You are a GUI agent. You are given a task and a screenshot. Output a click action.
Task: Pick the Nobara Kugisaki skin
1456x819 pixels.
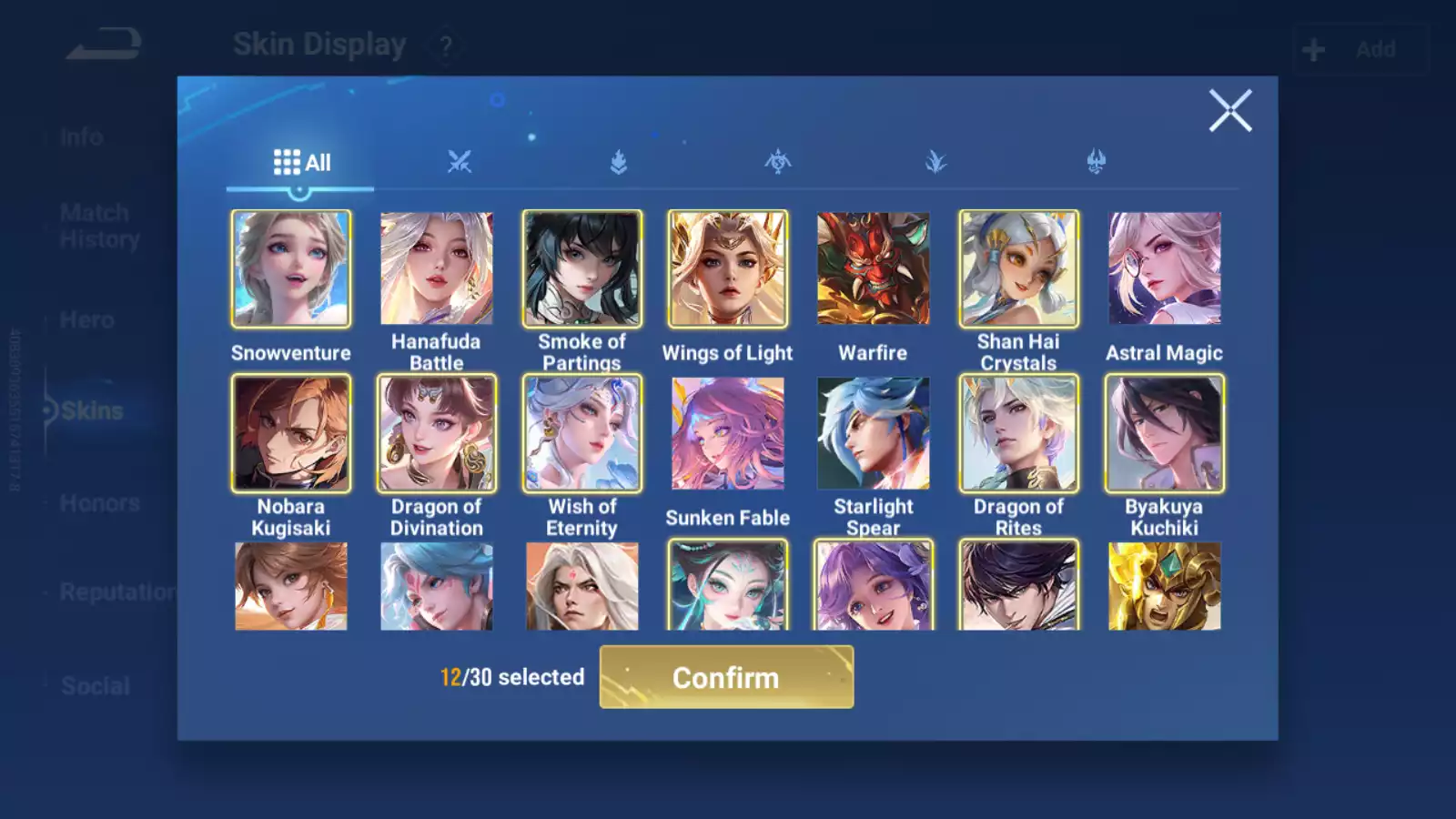[291, 433]
